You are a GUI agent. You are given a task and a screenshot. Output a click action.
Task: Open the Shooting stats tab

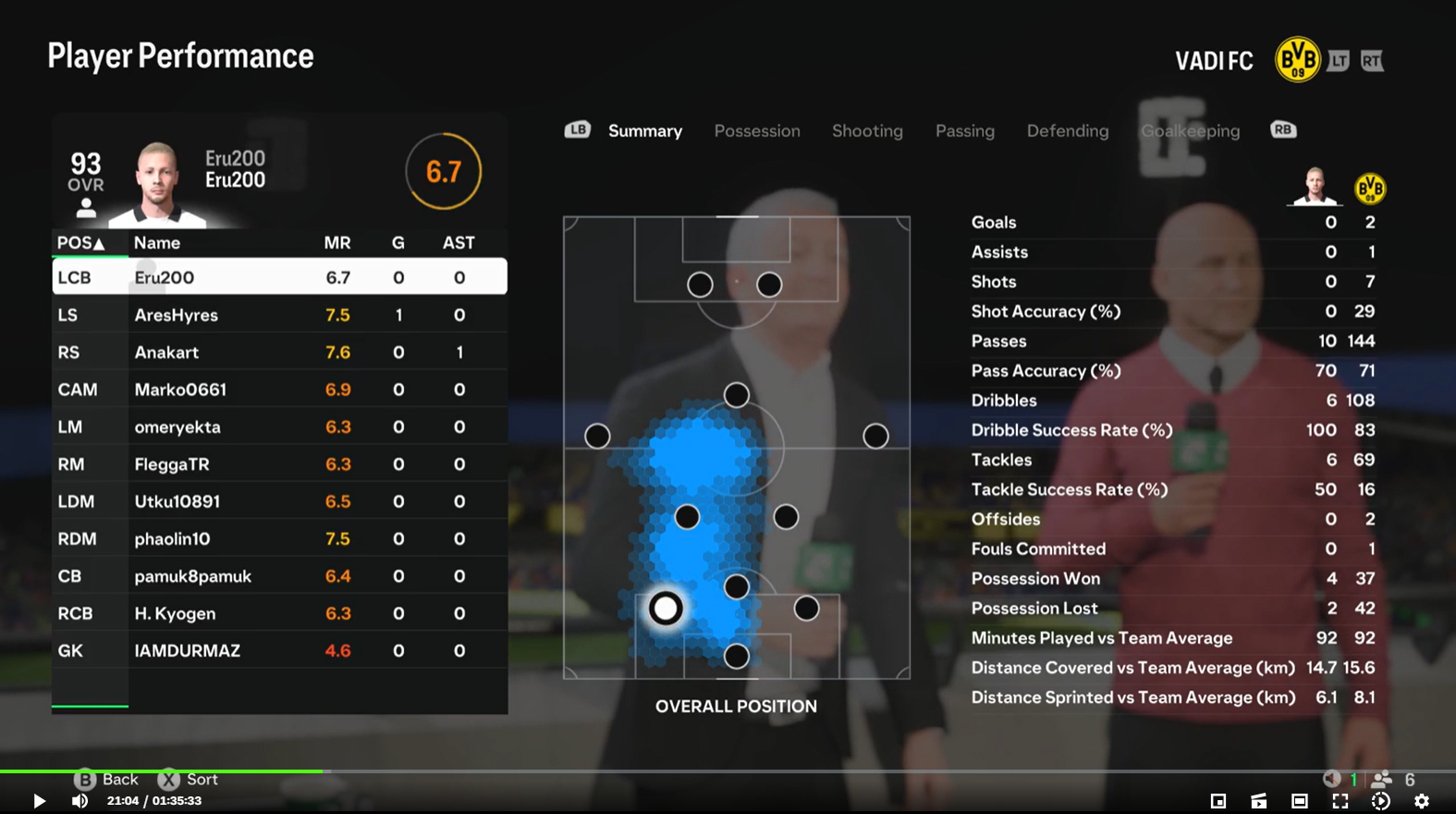coord(867,131)
